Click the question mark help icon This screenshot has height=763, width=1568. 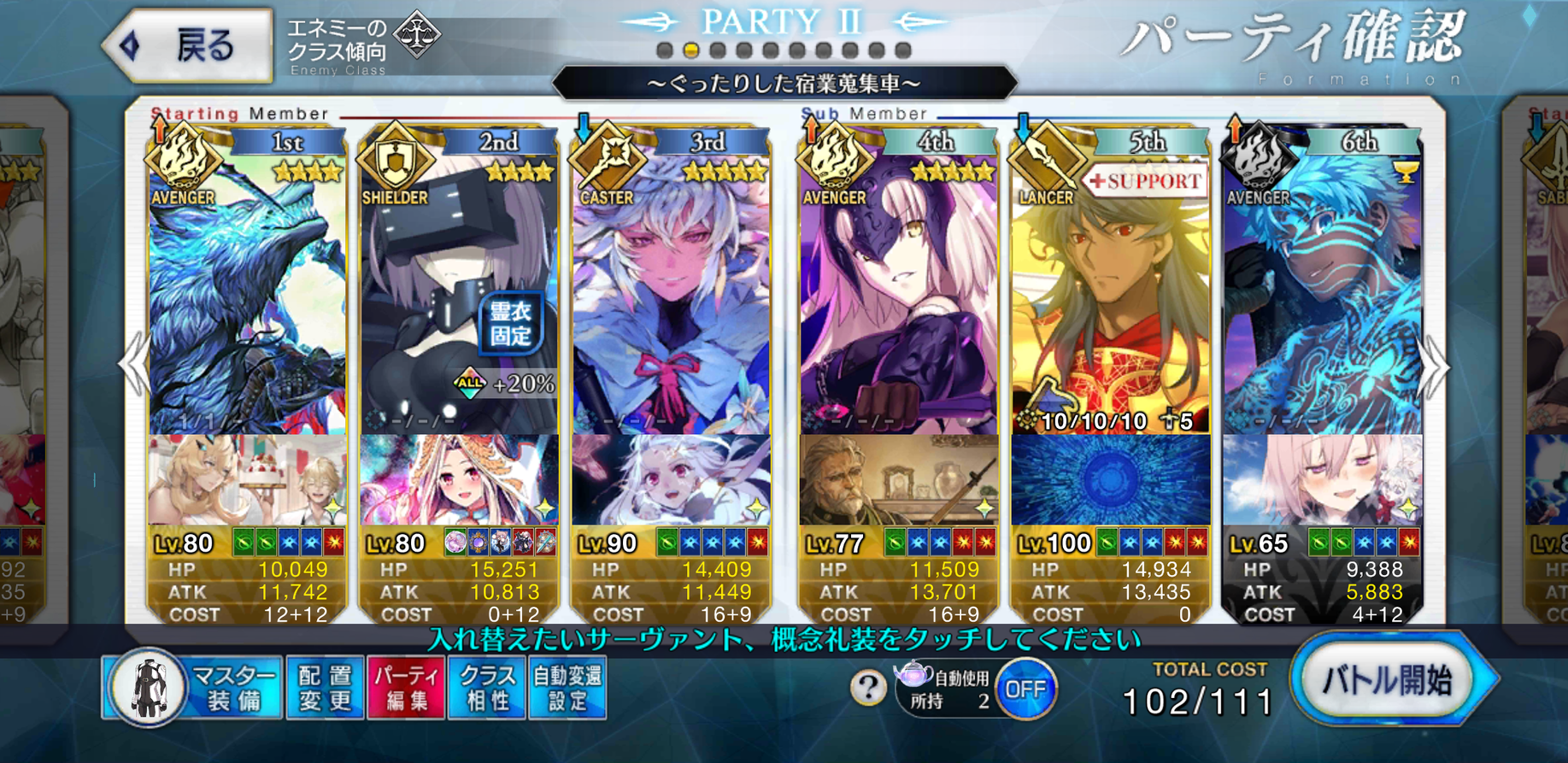pyautogui.click(x=867, y=687)
